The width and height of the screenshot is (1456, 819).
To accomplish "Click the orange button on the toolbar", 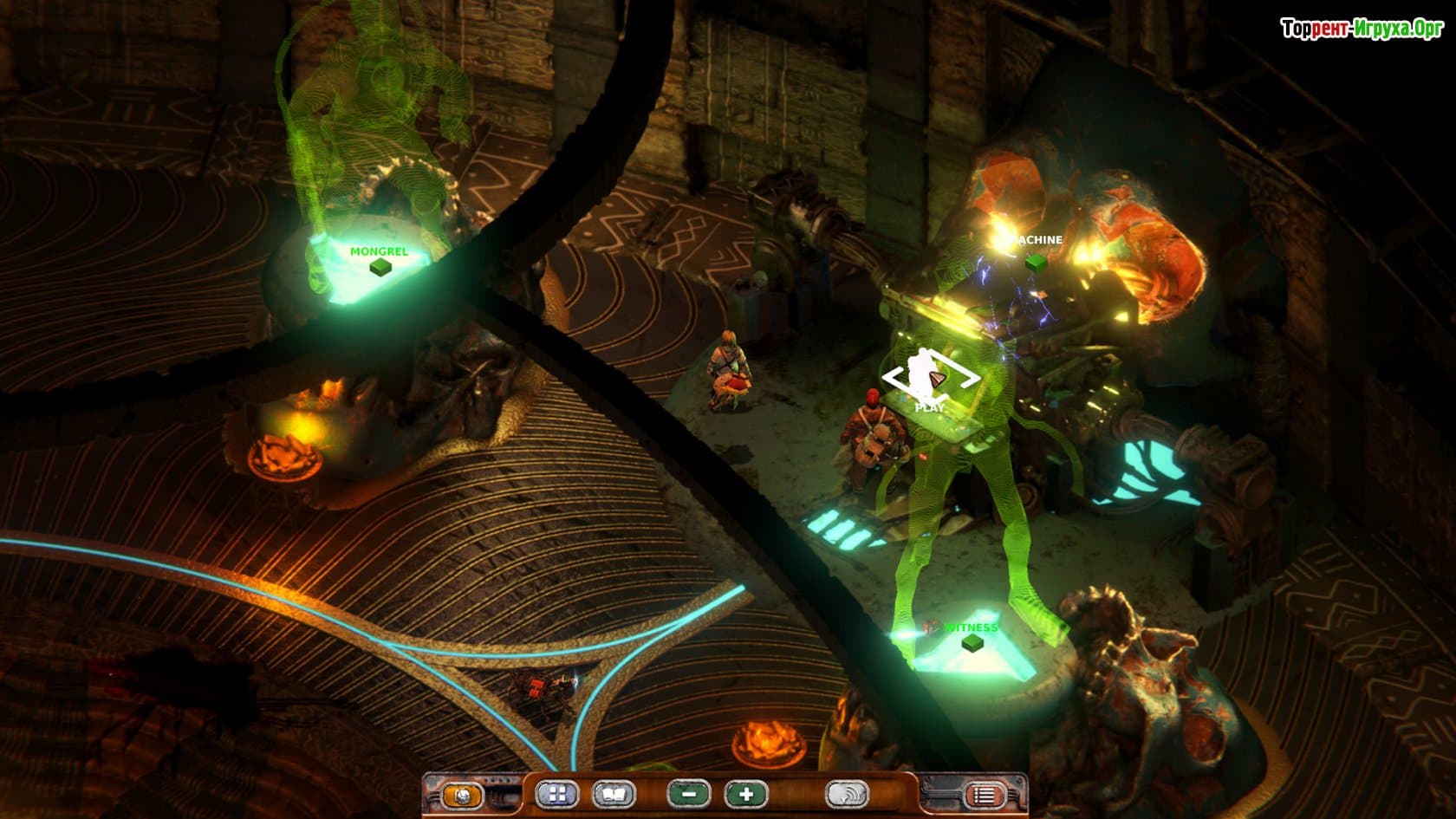I will pos(462,795).
